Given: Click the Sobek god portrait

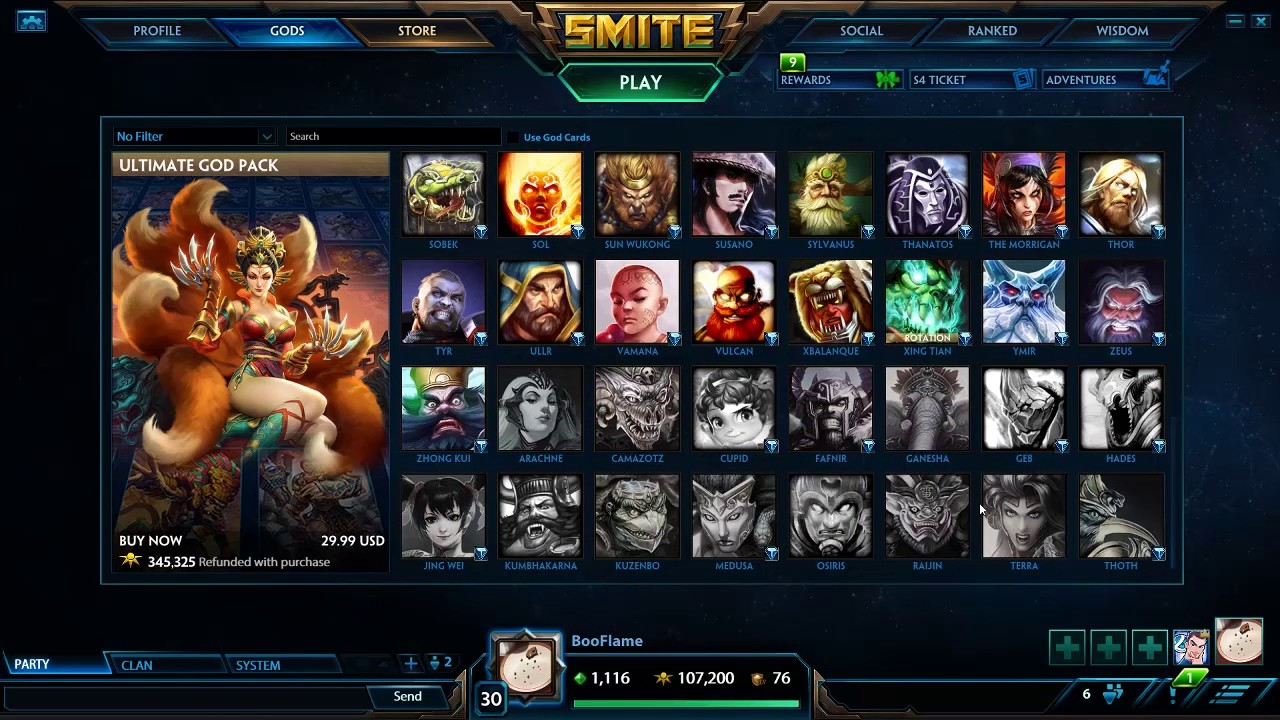Looking at the screenshot, I should [443, 193].
